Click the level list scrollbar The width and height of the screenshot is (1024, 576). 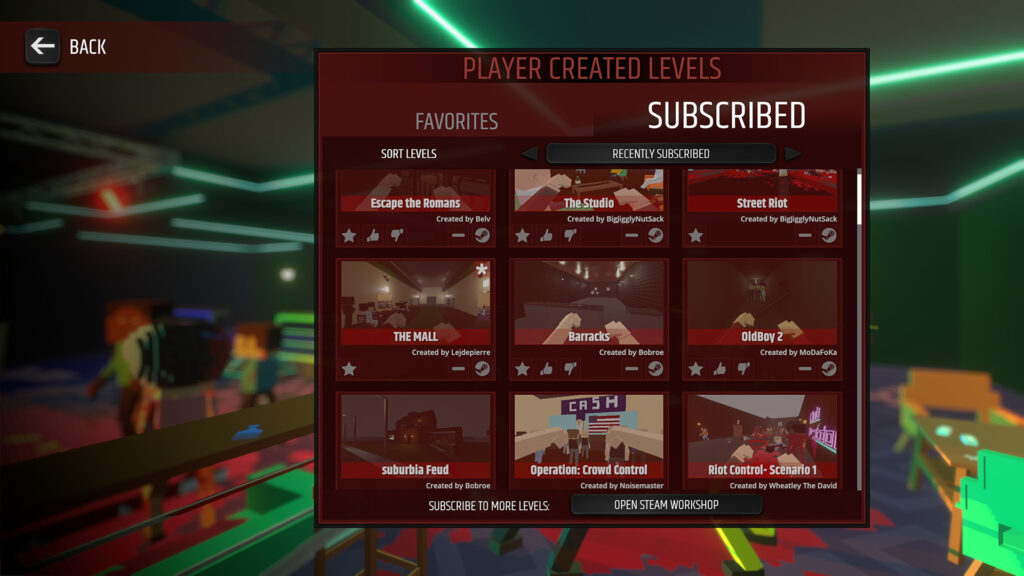[x=859, y=300]
